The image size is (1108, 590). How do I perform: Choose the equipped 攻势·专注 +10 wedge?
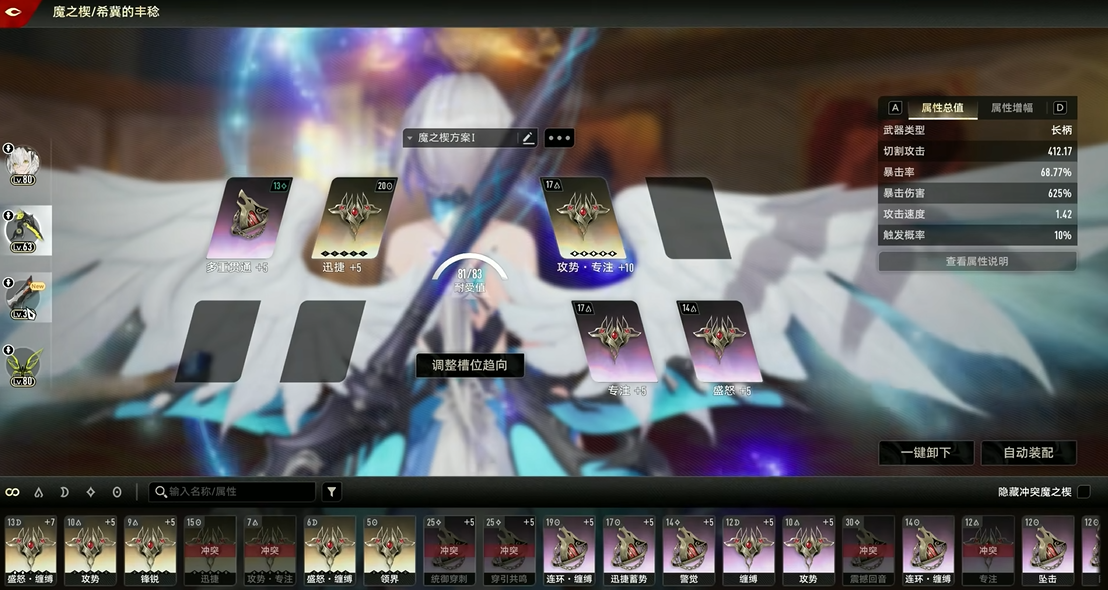point(583,220)
